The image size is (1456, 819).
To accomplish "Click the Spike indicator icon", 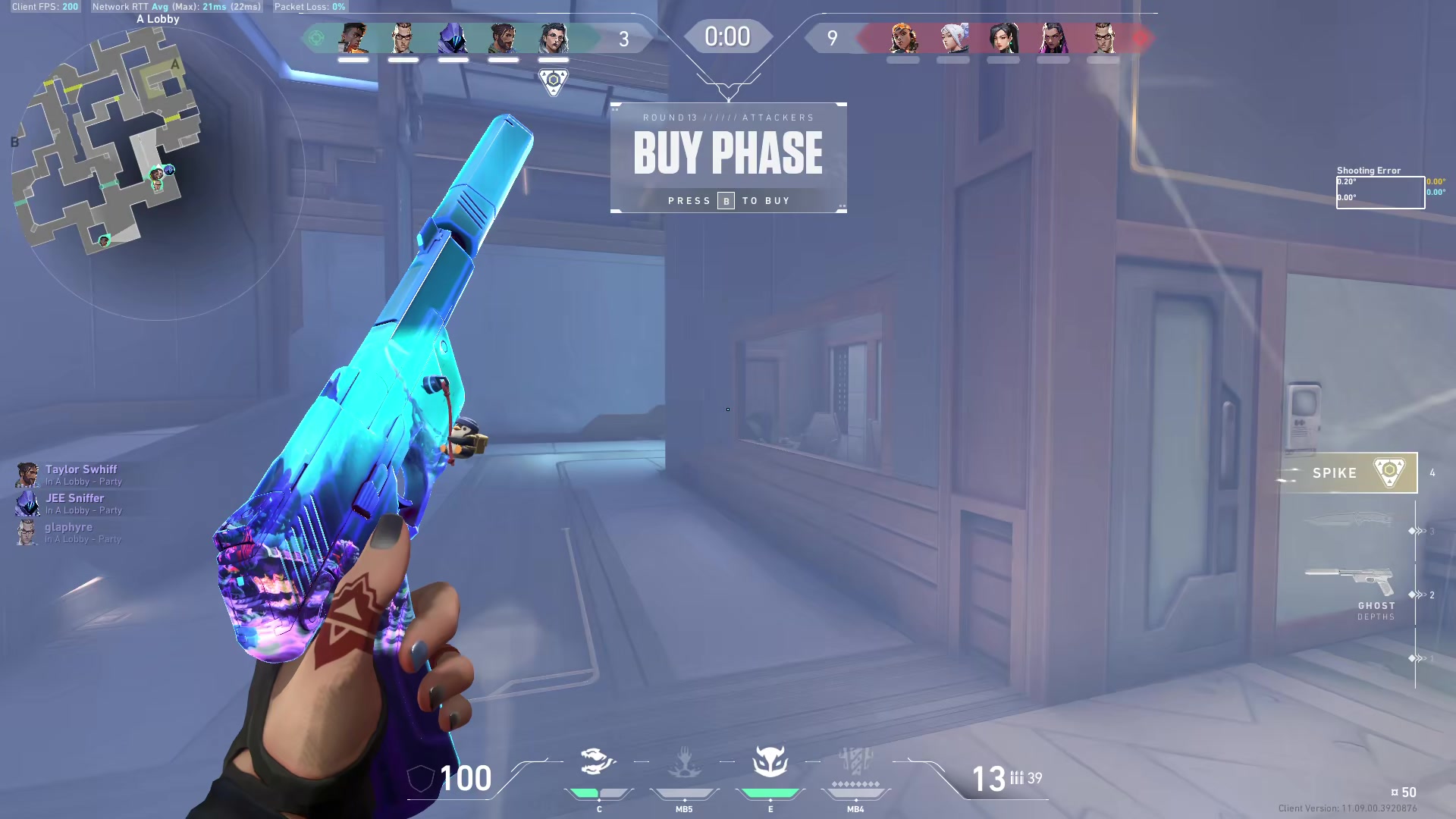I will coord(1389,472).
